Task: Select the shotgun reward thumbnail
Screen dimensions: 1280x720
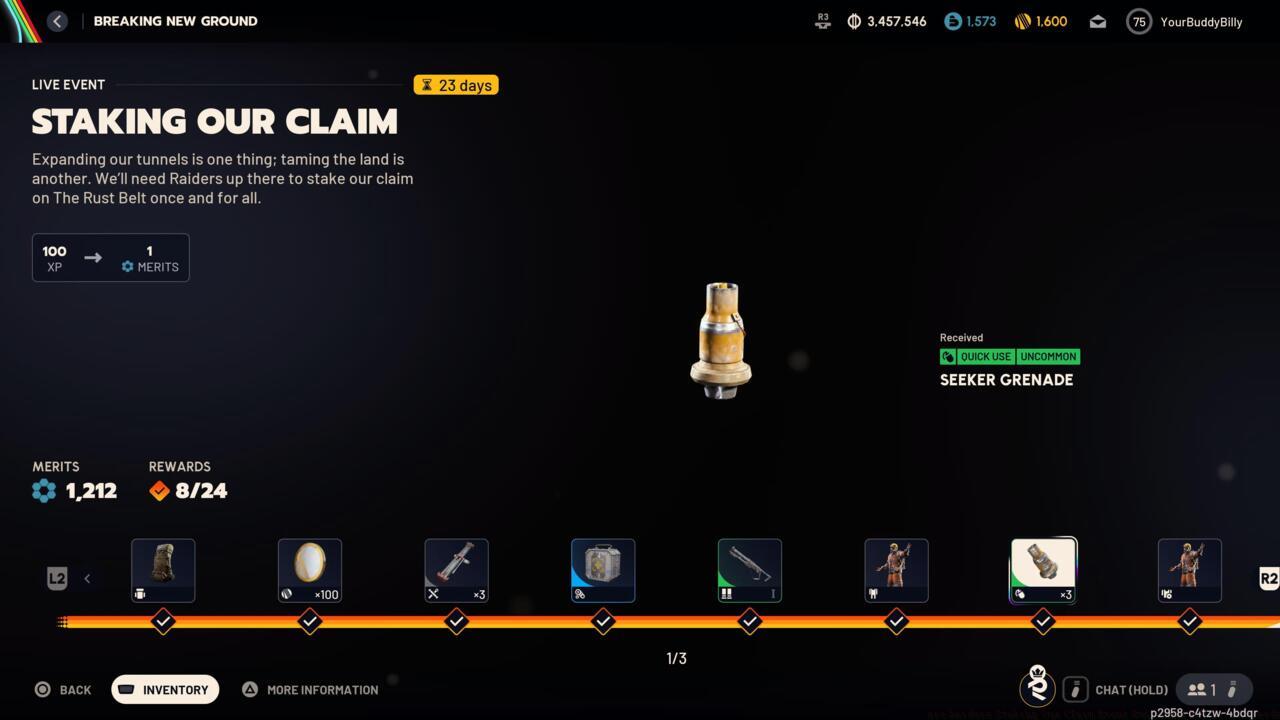Action: click(749, 570)
